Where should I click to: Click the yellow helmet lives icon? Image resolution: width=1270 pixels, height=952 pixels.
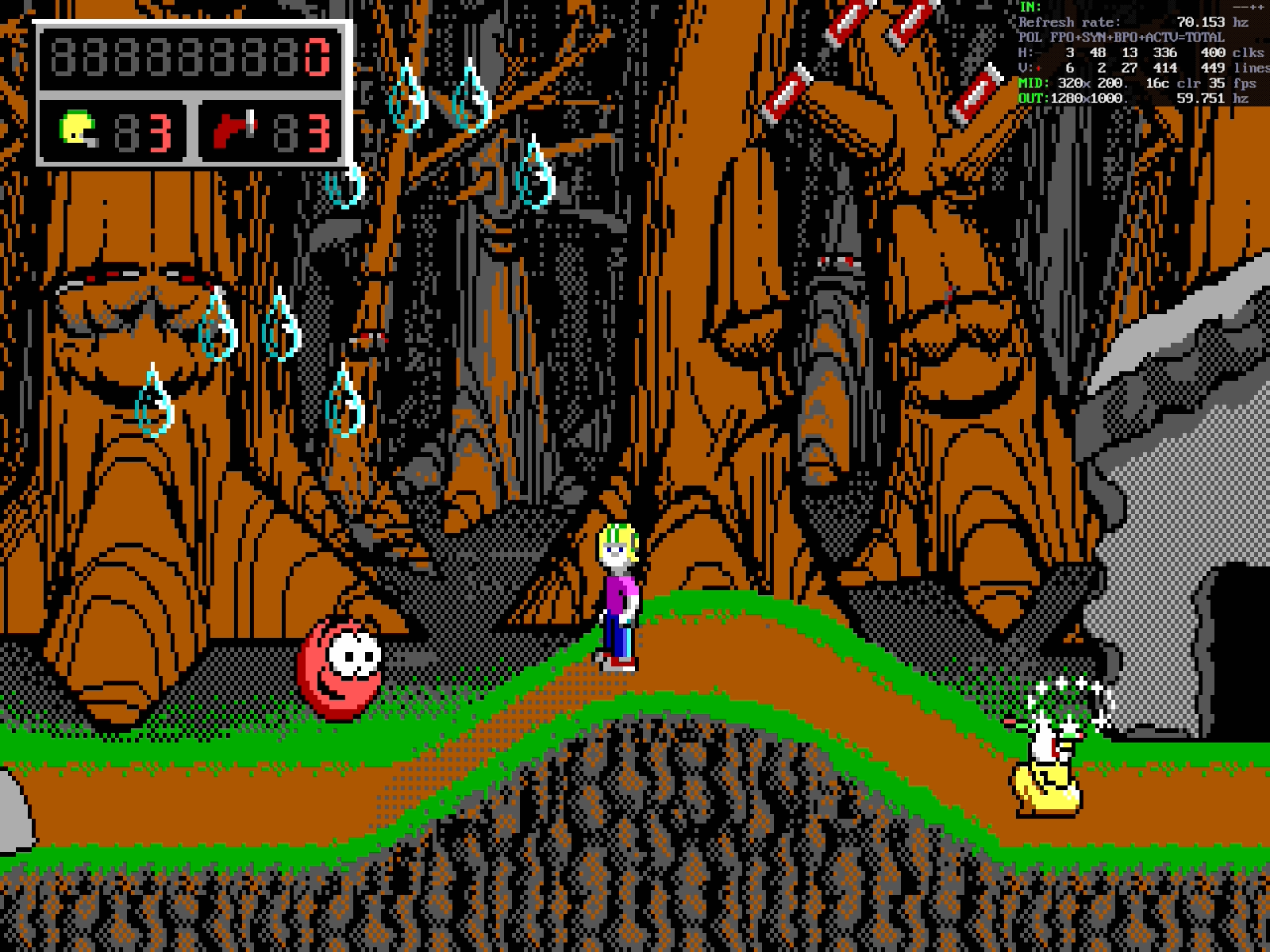point(79,130)
